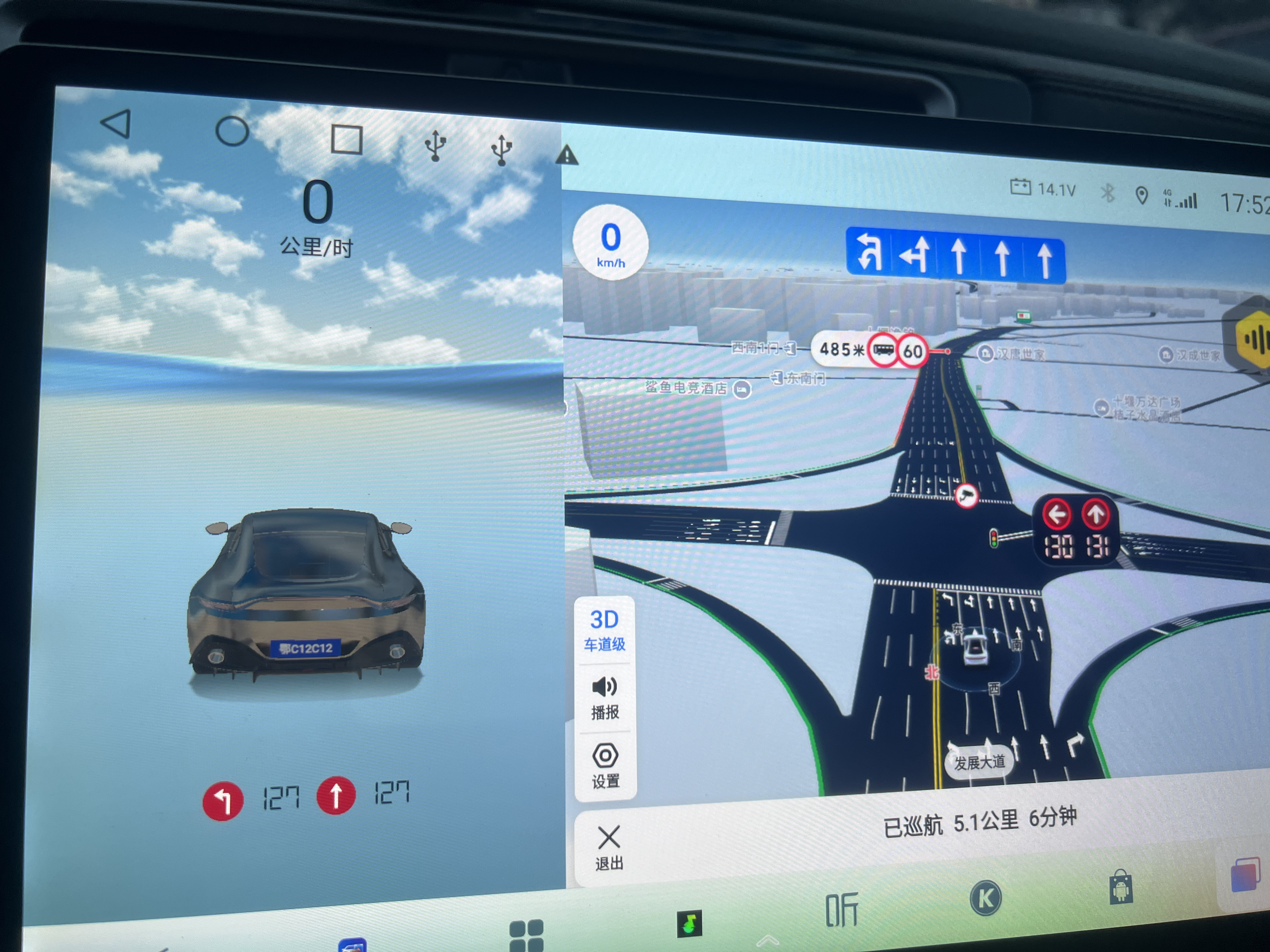Tap the blue navigation speed circle
This screenshot has width=1270, height=952.
click(x=611, y=243)
